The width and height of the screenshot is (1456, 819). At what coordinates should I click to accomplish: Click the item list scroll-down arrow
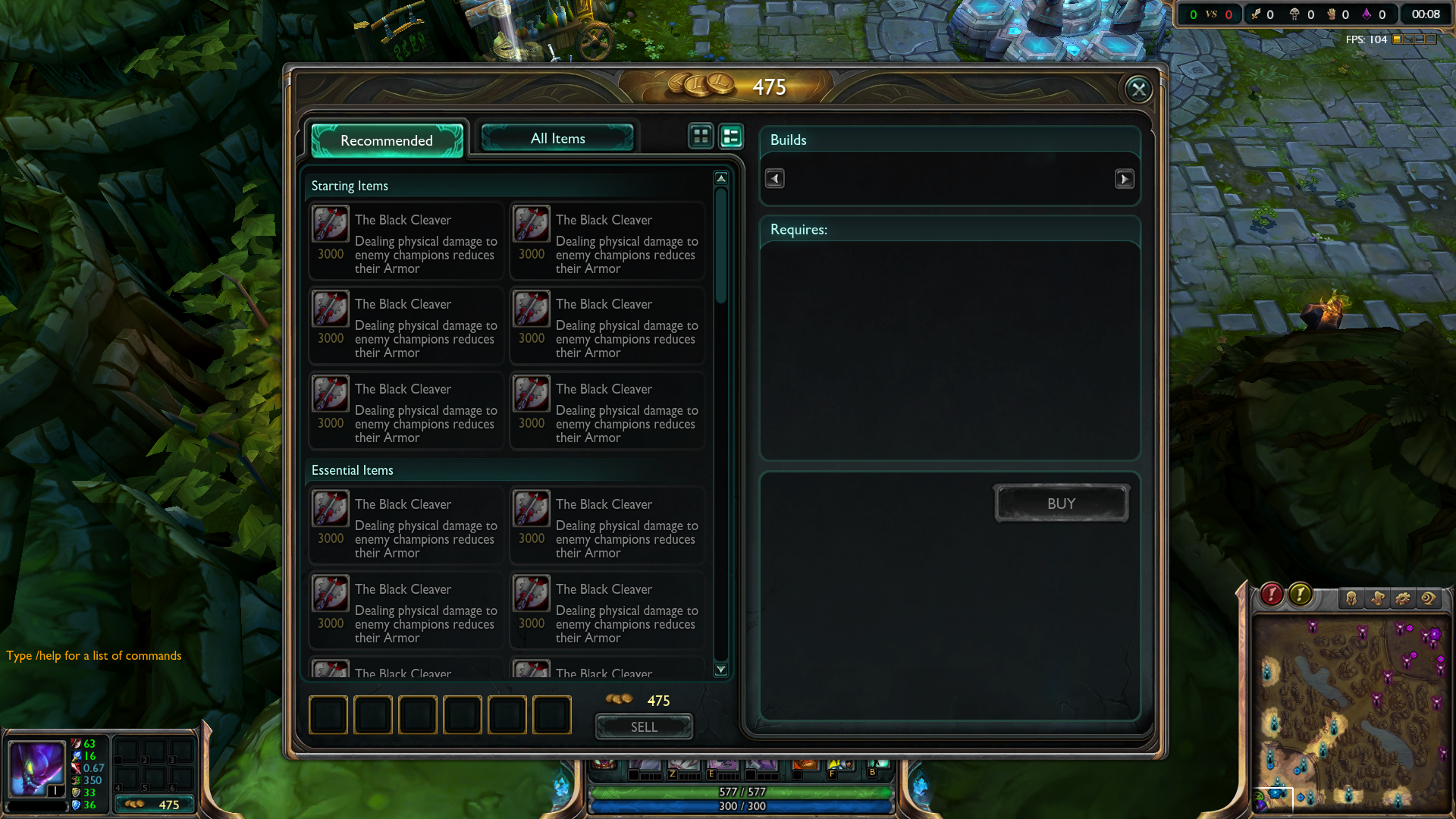click(x=721, y=670)
